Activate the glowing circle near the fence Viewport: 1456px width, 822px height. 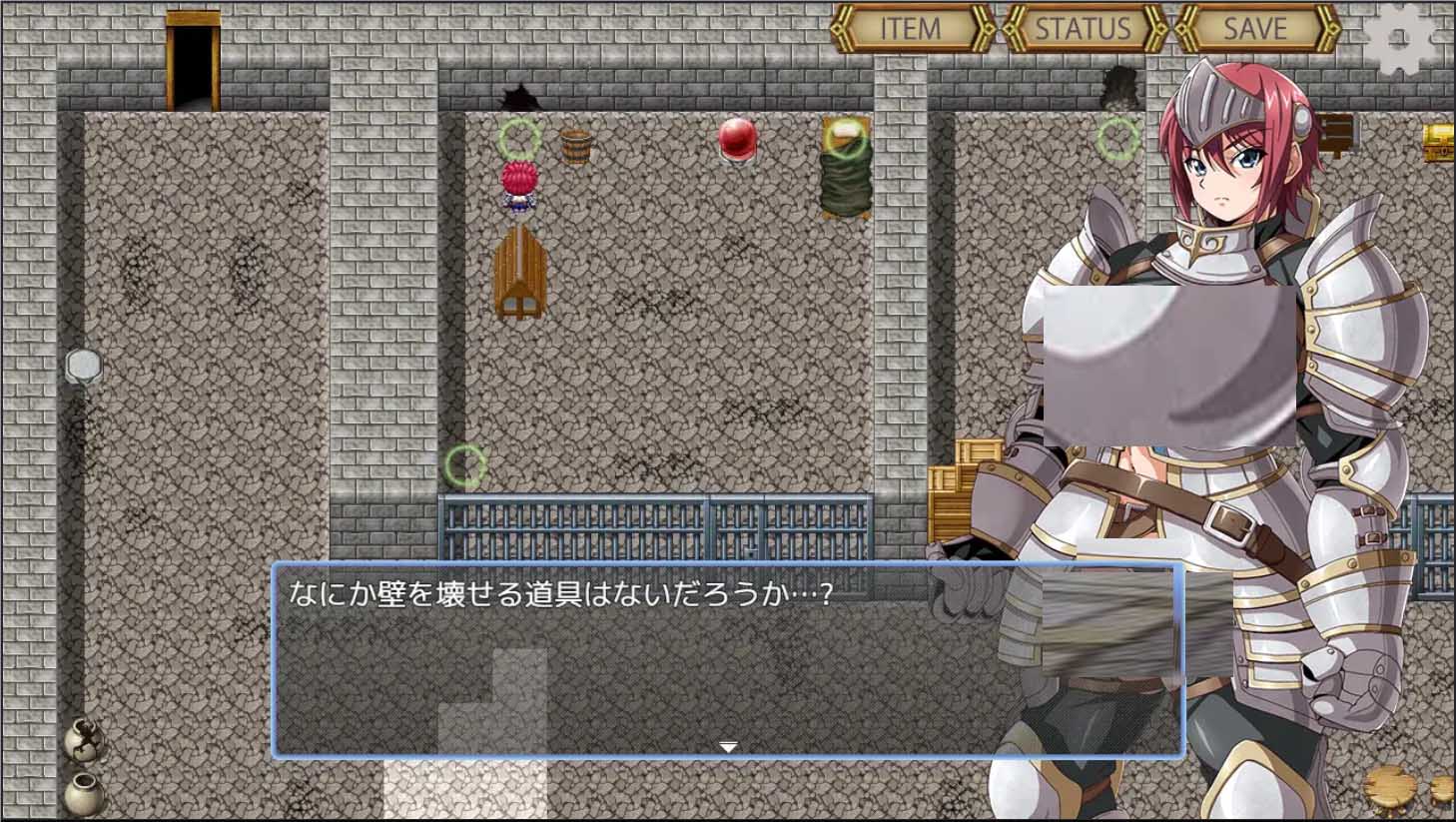pyautogui.click(x=464, y=463)
